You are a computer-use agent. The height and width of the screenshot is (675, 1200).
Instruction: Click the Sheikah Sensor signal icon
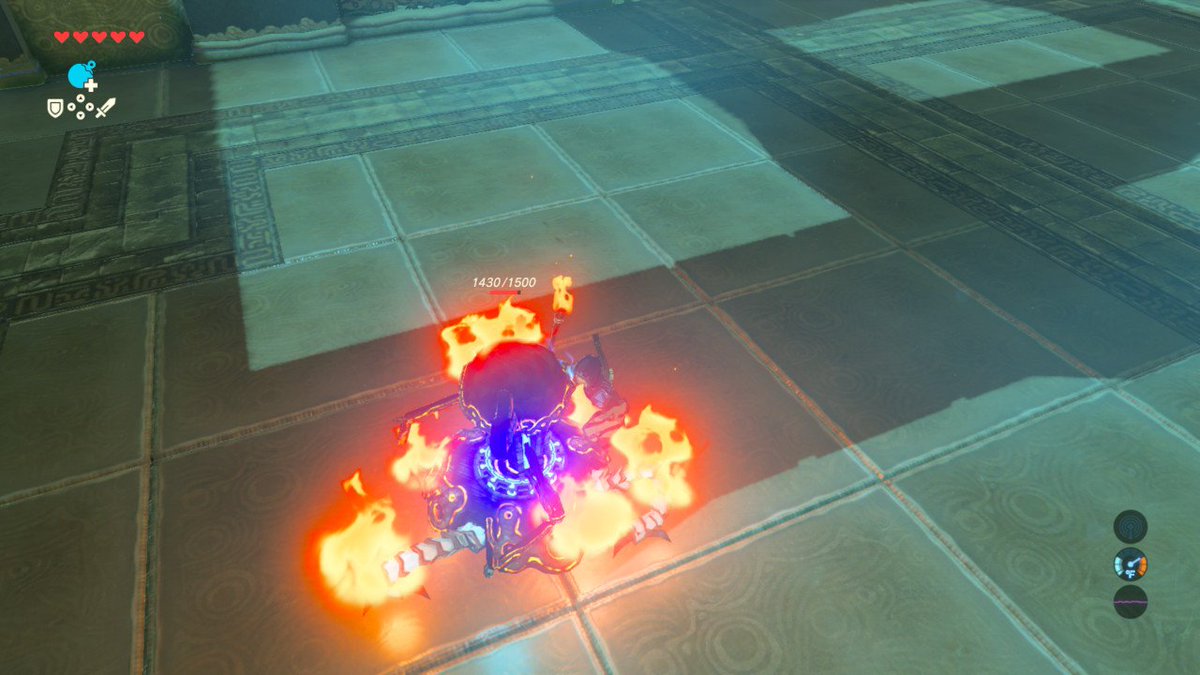tap(1130, 526)
